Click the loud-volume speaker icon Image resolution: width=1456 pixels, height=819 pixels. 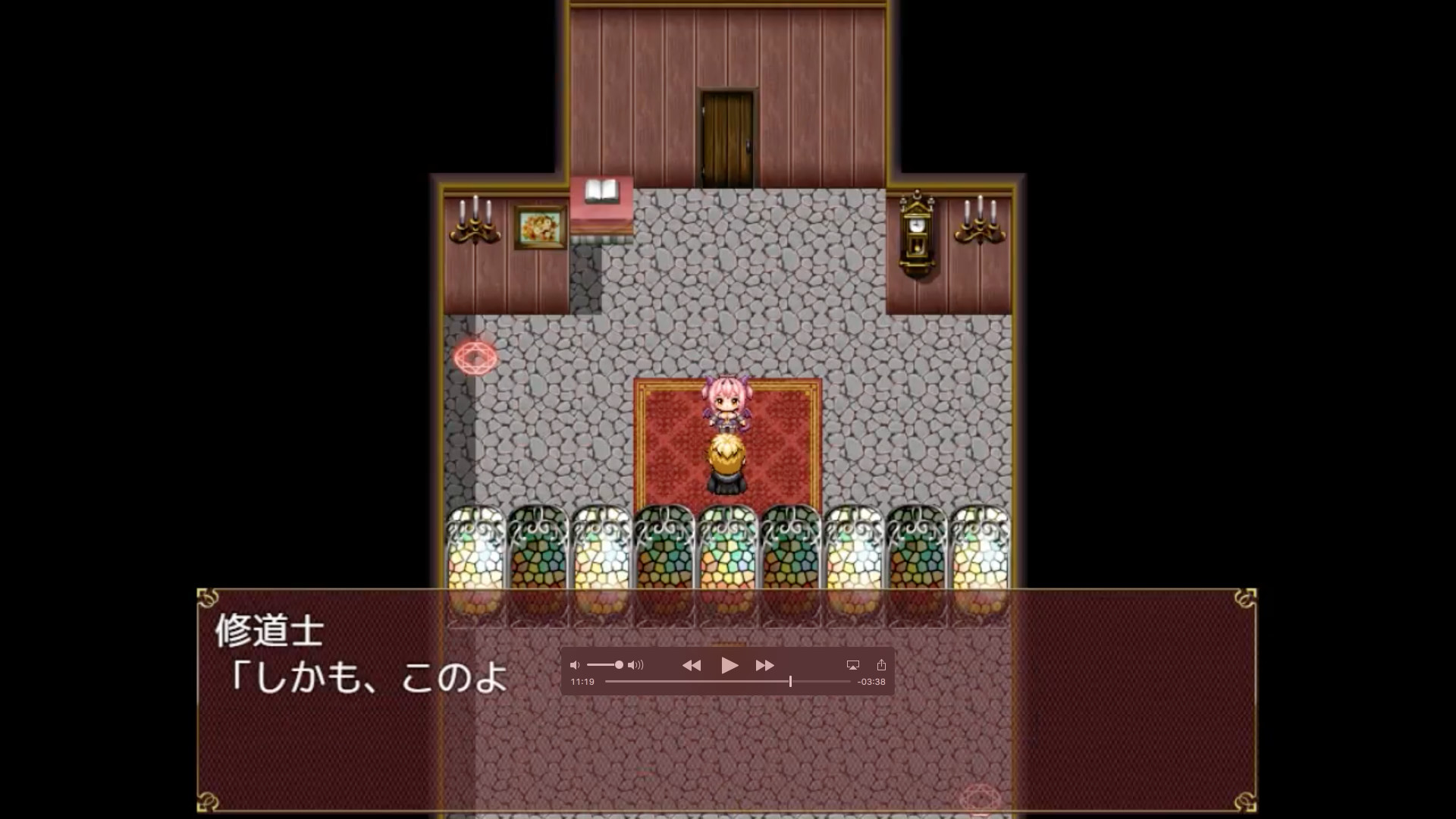click(x=634, y=665)
